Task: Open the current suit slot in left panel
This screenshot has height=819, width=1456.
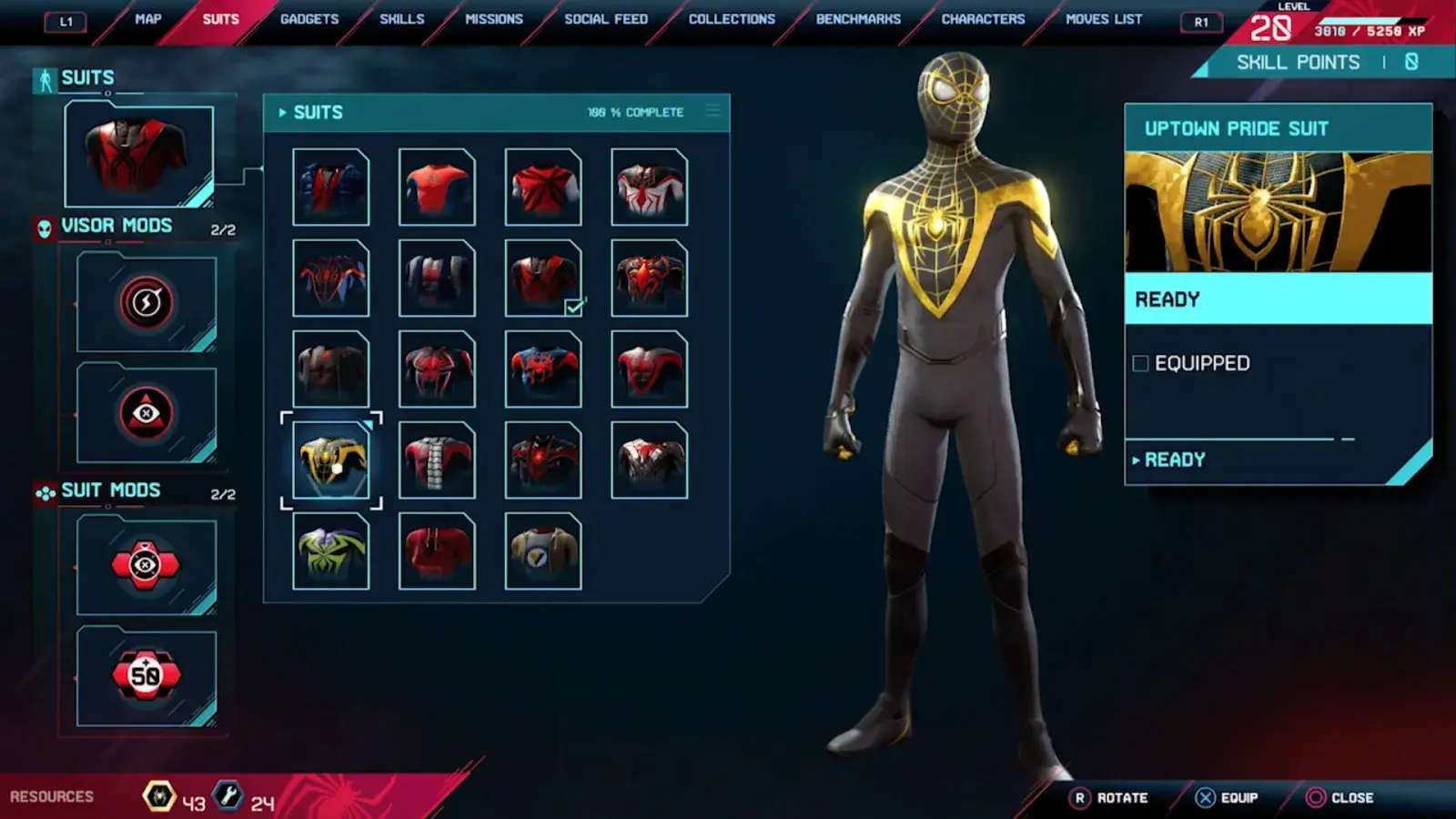Action: pos(139,155)
